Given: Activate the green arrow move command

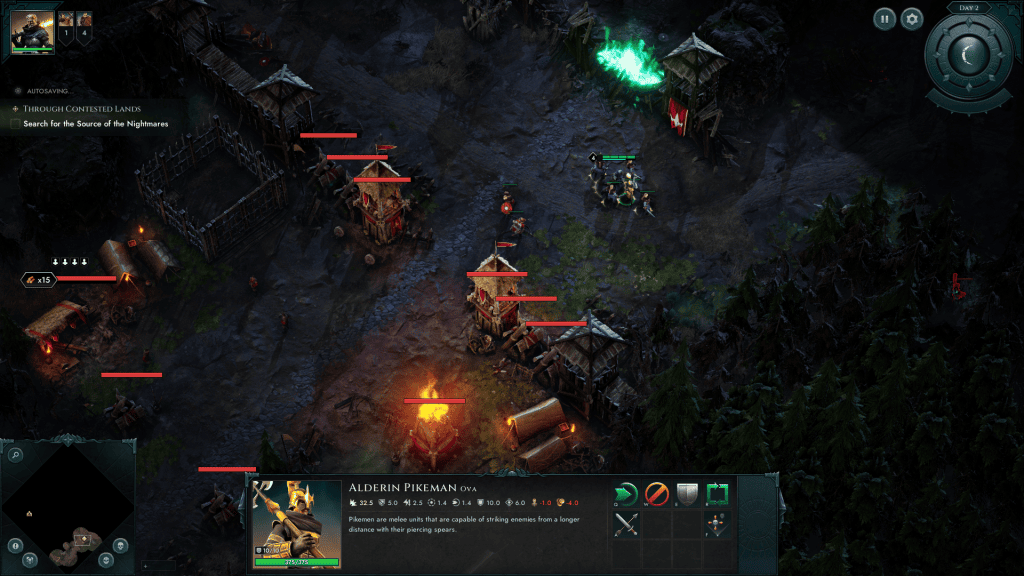Looking at the screenshot, I should tap(627, 493).
